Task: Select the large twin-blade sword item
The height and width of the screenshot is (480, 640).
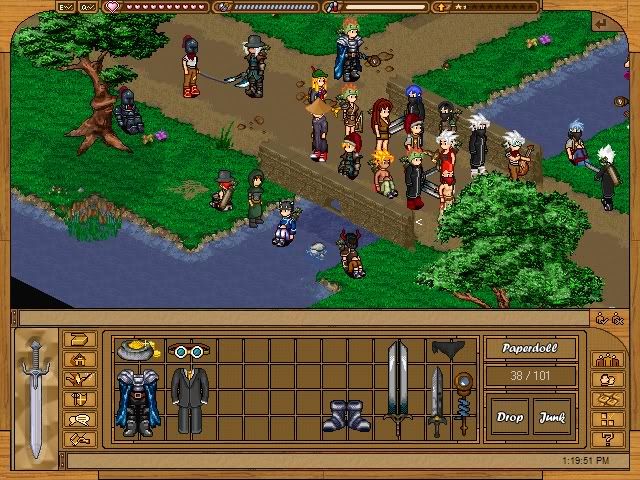Action: tap(397, 388)
